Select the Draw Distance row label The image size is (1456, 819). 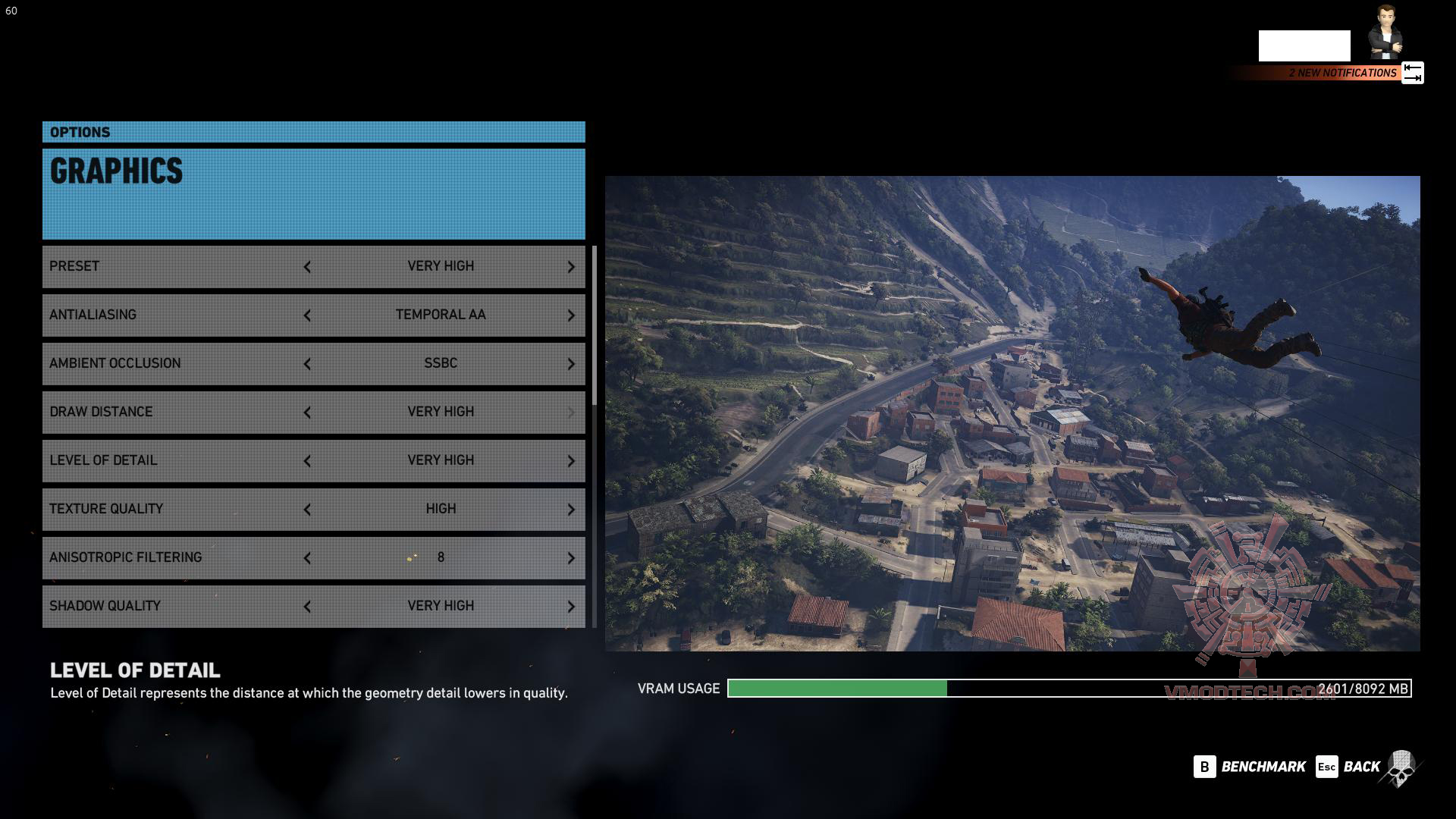101,412
